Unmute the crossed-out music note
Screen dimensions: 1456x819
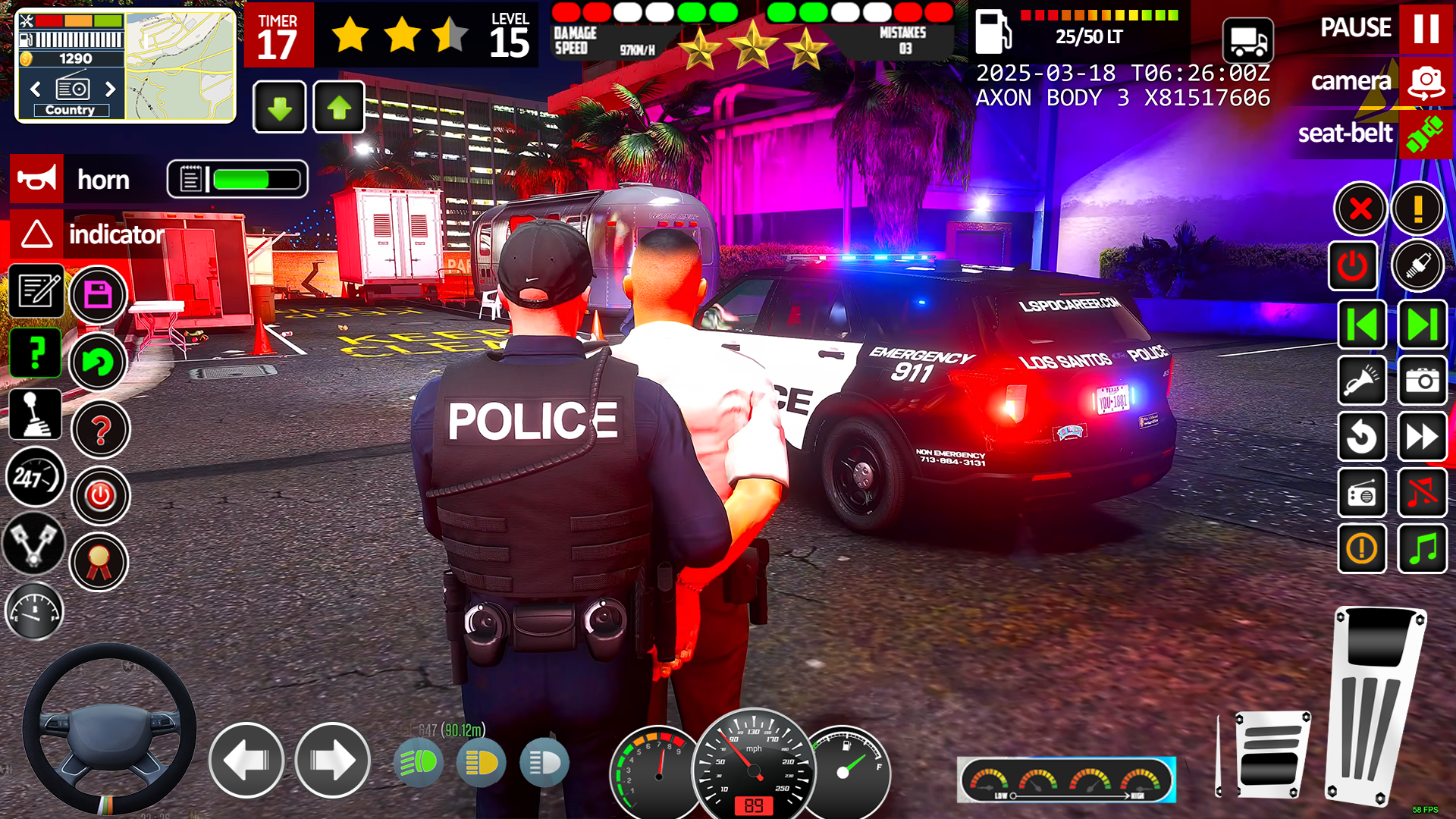coord(1423,493)
